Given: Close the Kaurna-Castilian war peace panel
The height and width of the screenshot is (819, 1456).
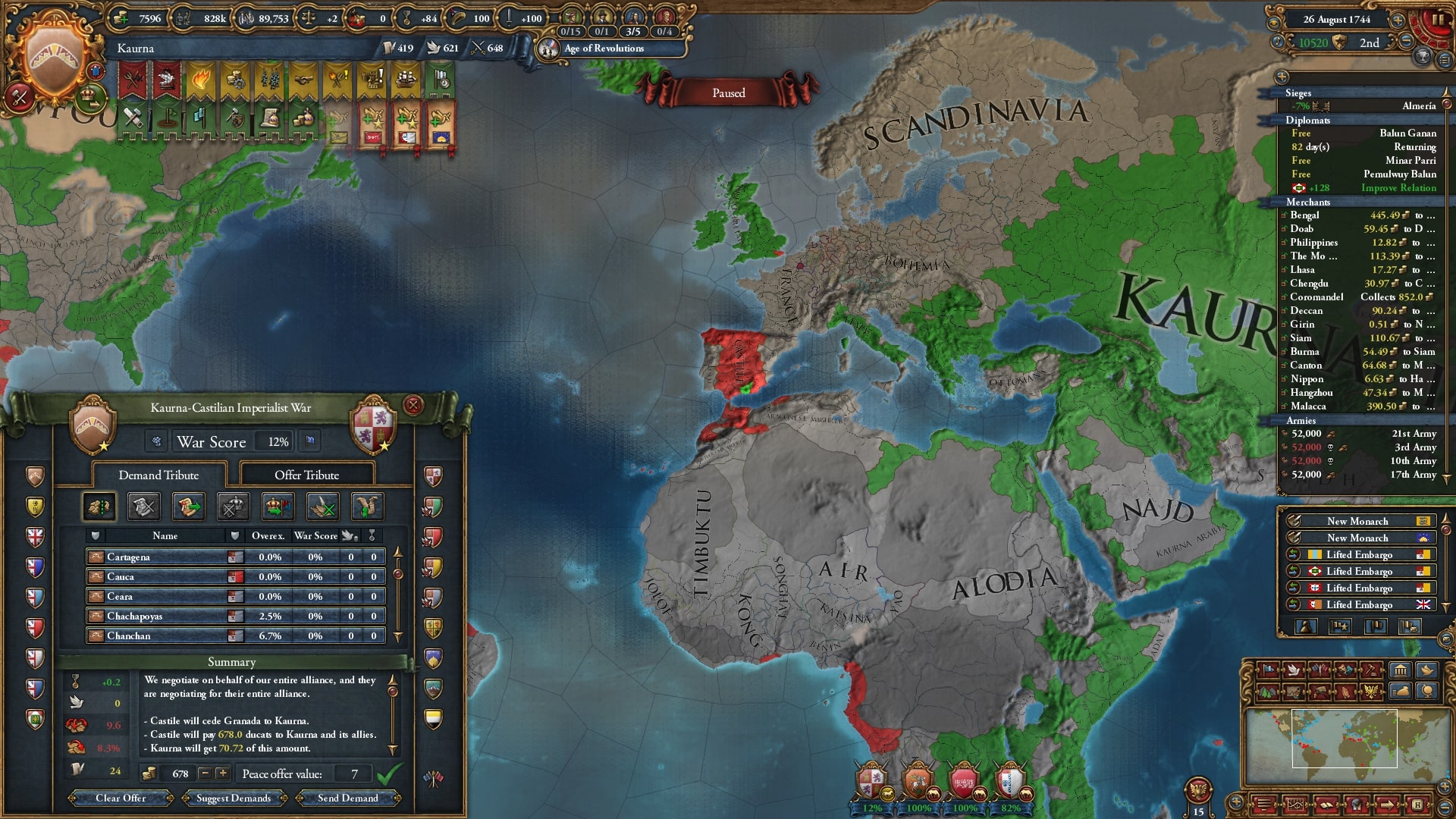Looking at the screenshot, I should click(x=413, y=405).
